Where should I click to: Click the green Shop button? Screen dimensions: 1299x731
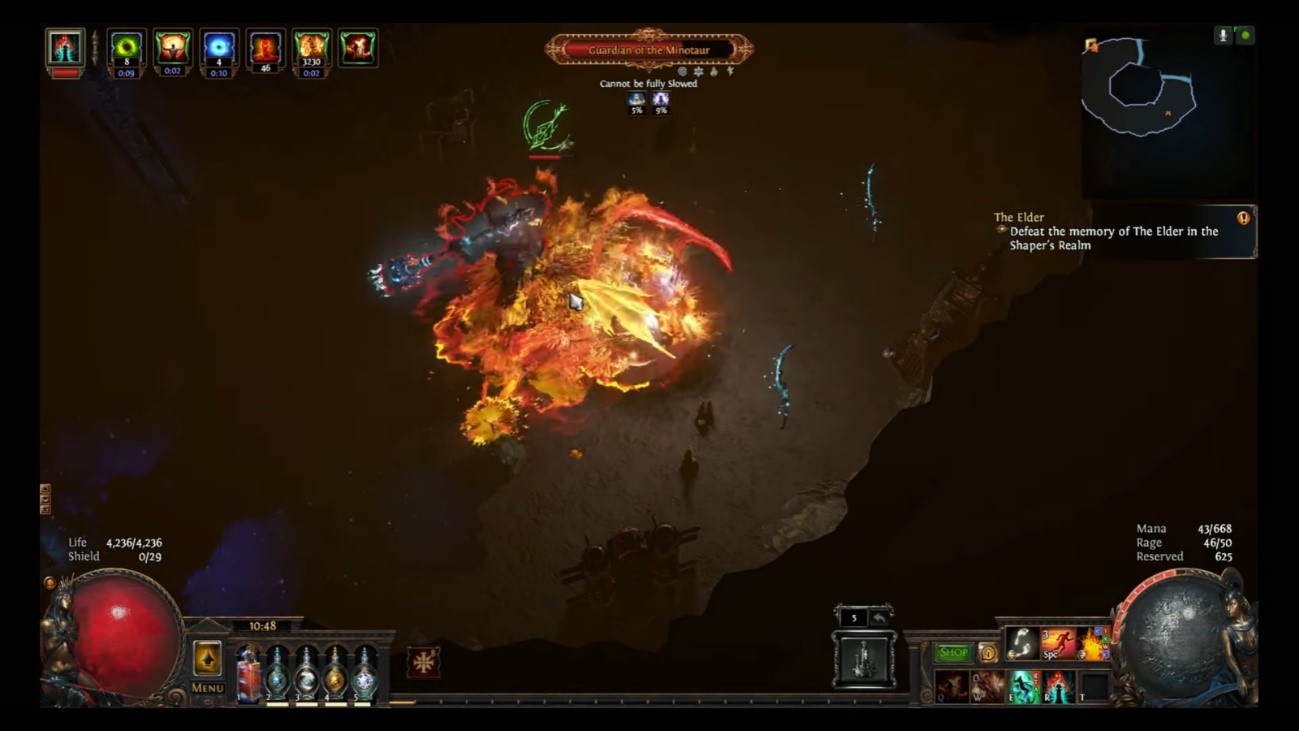tap(953, 653)
